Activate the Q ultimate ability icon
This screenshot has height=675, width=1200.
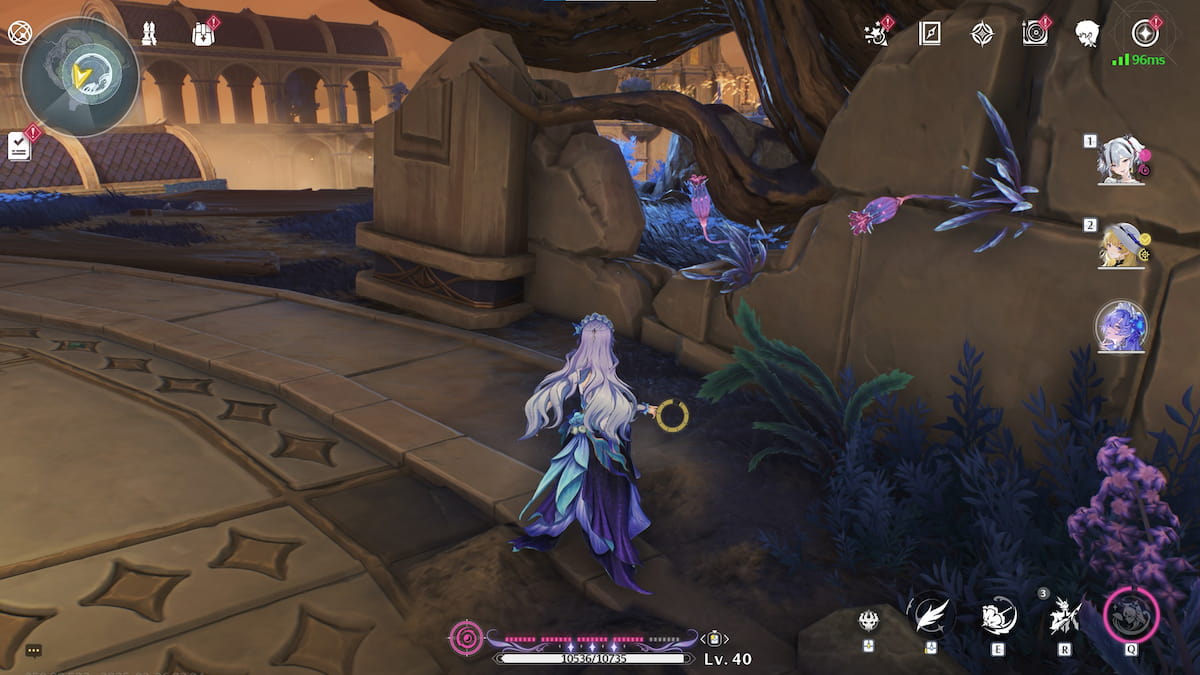click(1131, 615)
